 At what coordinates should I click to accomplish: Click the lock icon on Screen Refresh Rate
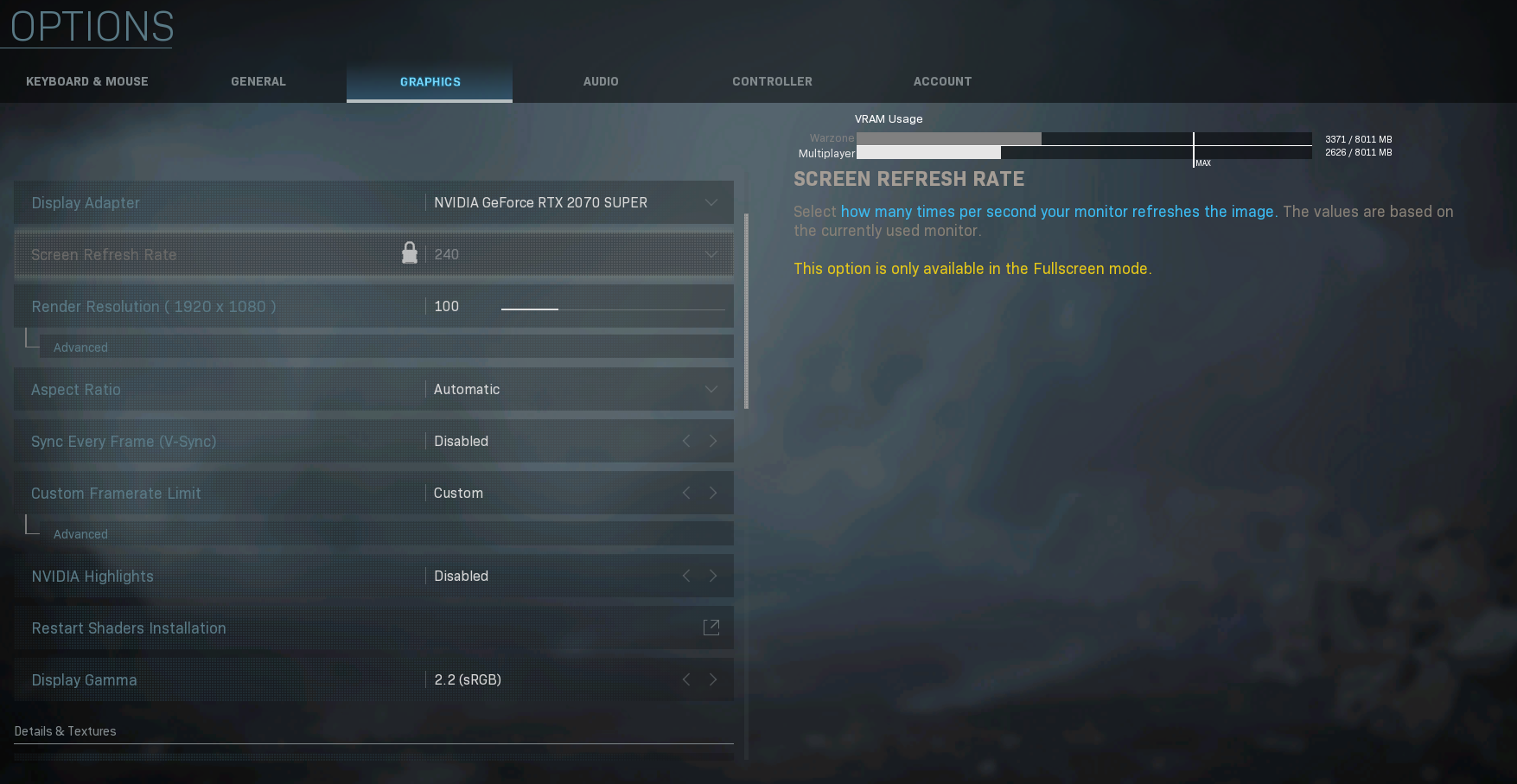(409, 252)
